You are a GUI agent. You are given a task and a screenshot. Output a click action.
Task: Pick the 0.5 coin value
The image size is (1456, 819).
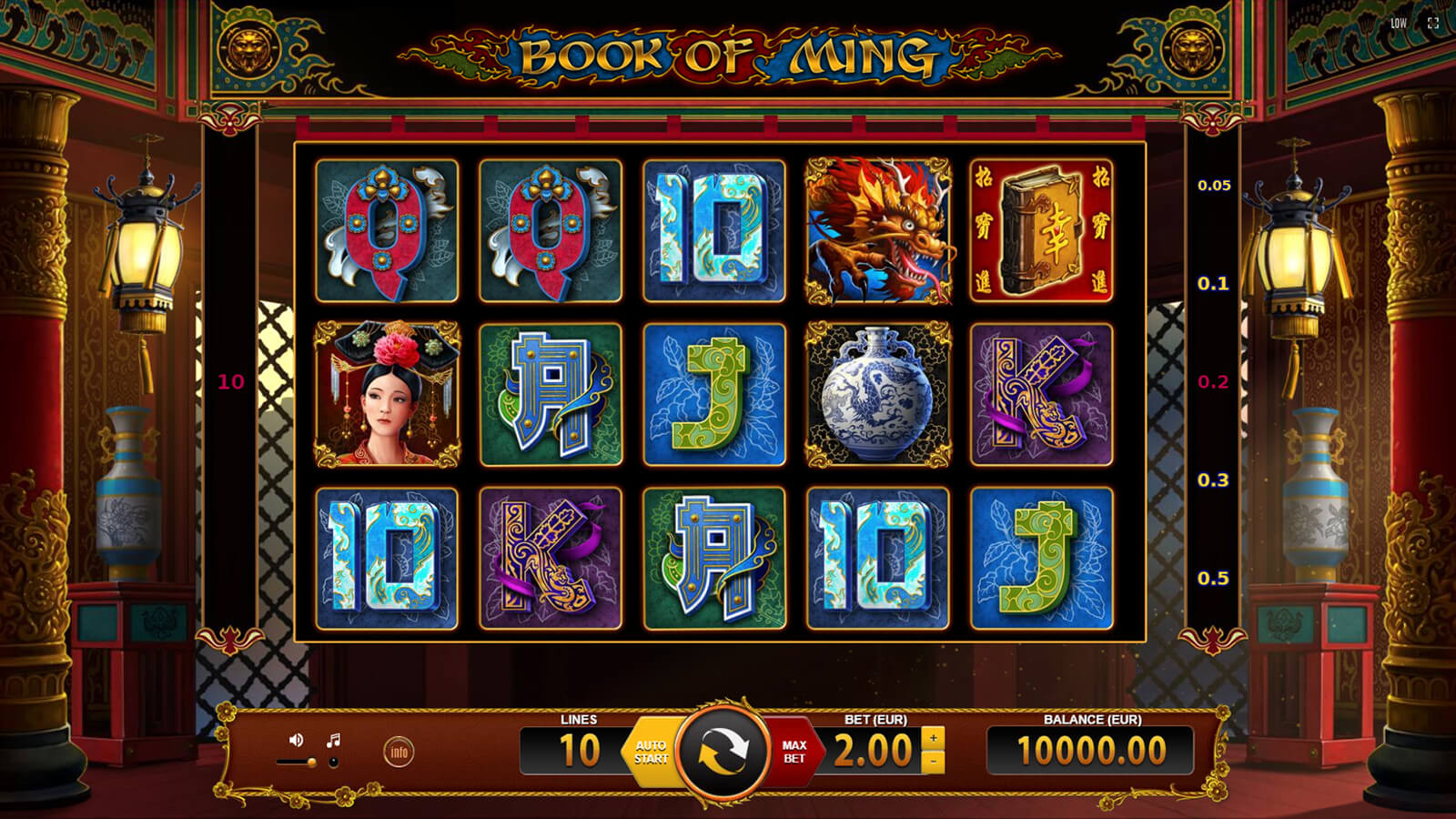pyautogui.click(x=1214, y=579)
